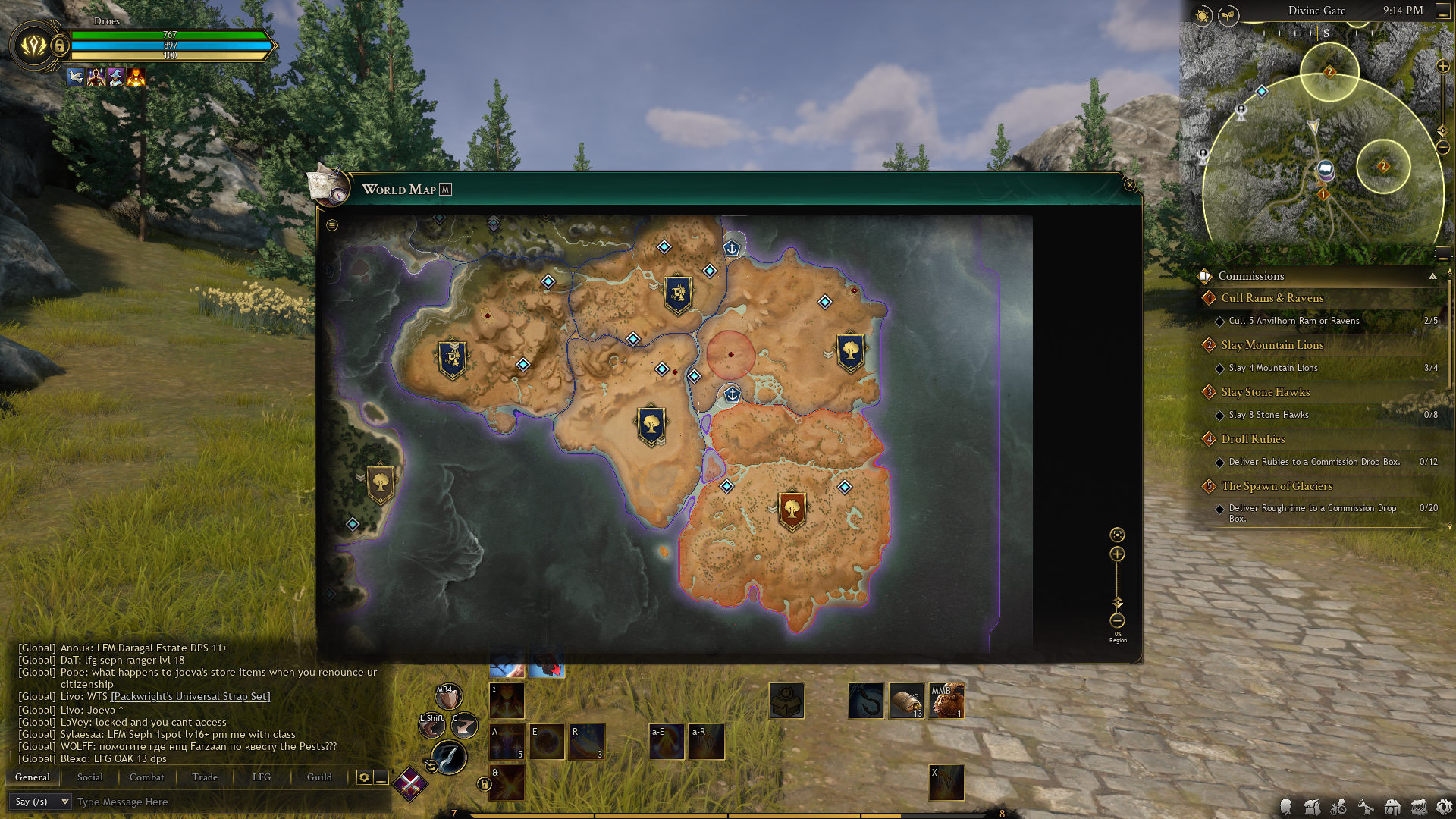
Task: Open the gear settings menu icon
Action: (x=1445, y=808)
